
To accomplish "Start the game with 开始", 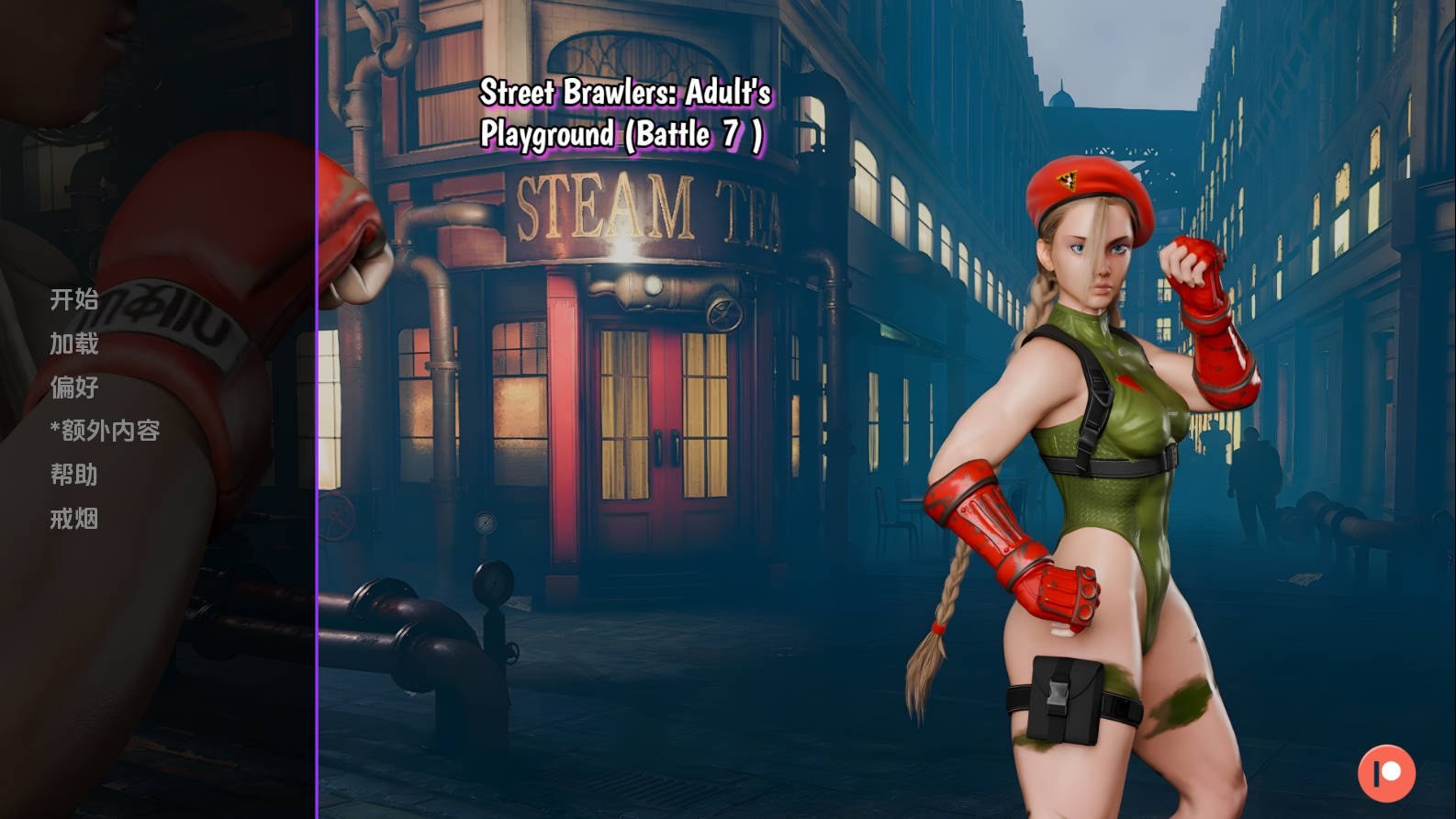I will (73, 299).
